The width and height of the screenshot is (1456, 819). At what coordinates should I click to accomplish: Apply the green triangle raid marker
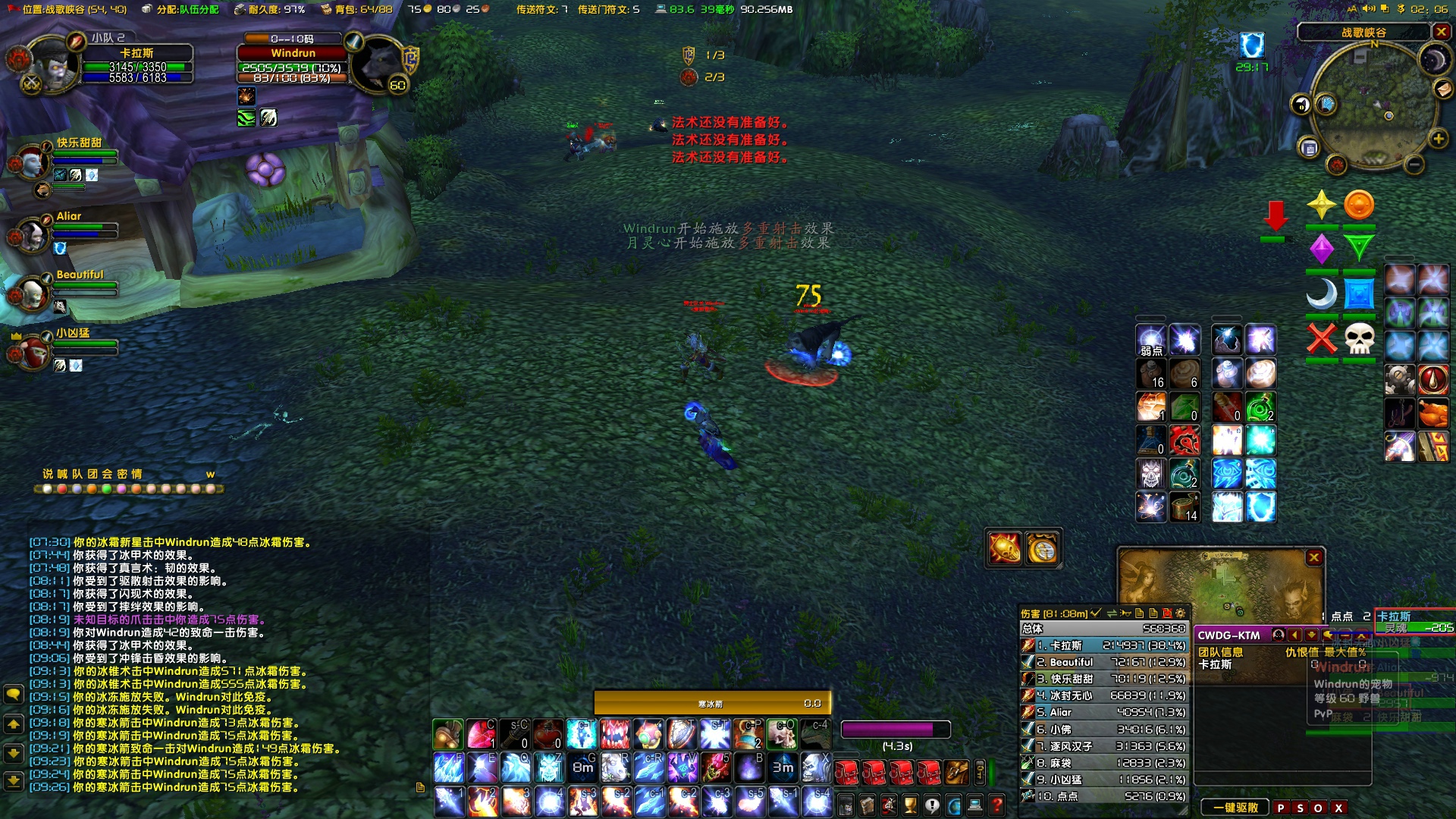click(x=1359, y=247)
